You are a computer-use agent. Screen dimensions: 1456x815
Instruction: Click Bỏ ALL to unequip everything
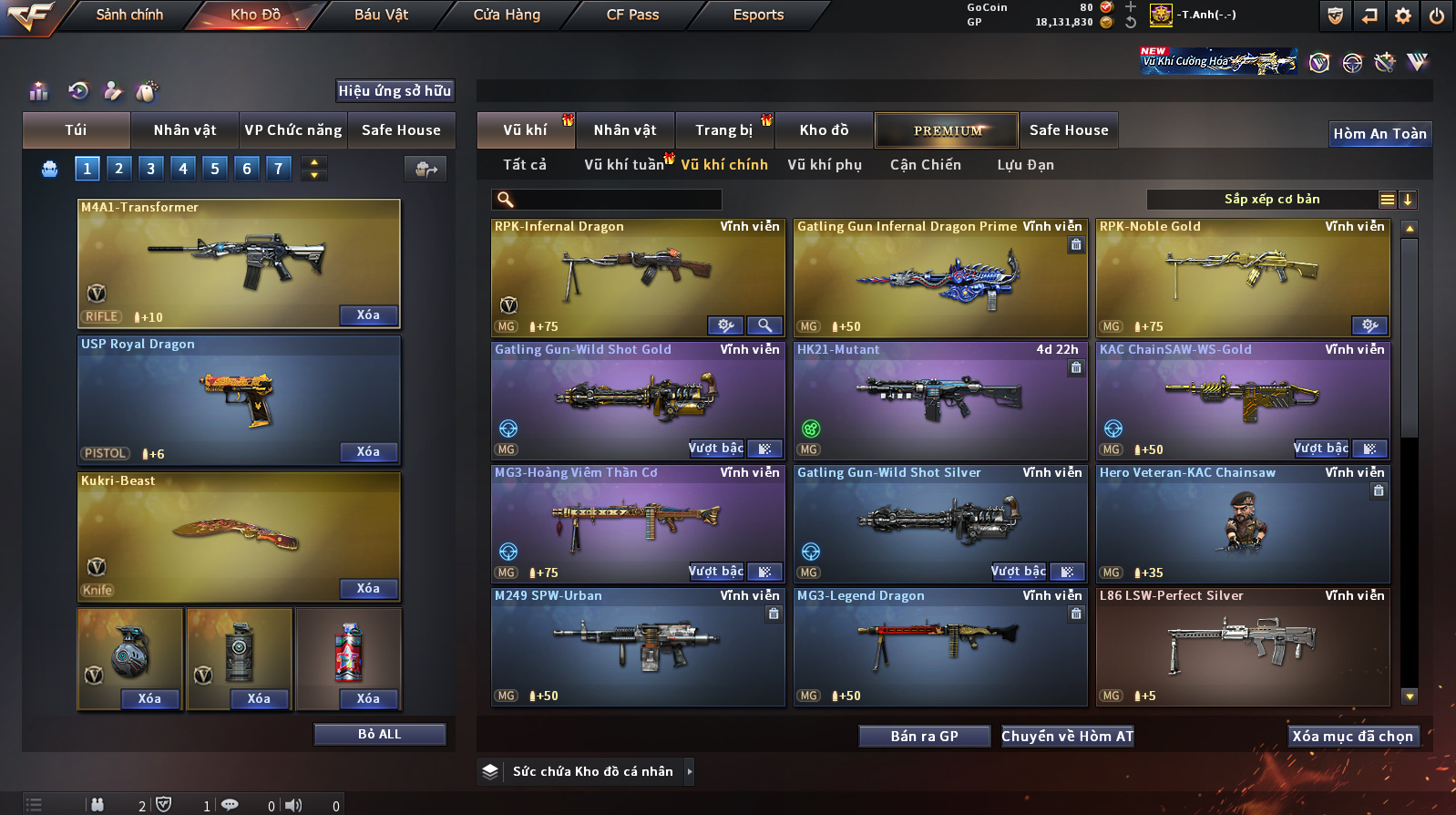[x=379, y=734]
